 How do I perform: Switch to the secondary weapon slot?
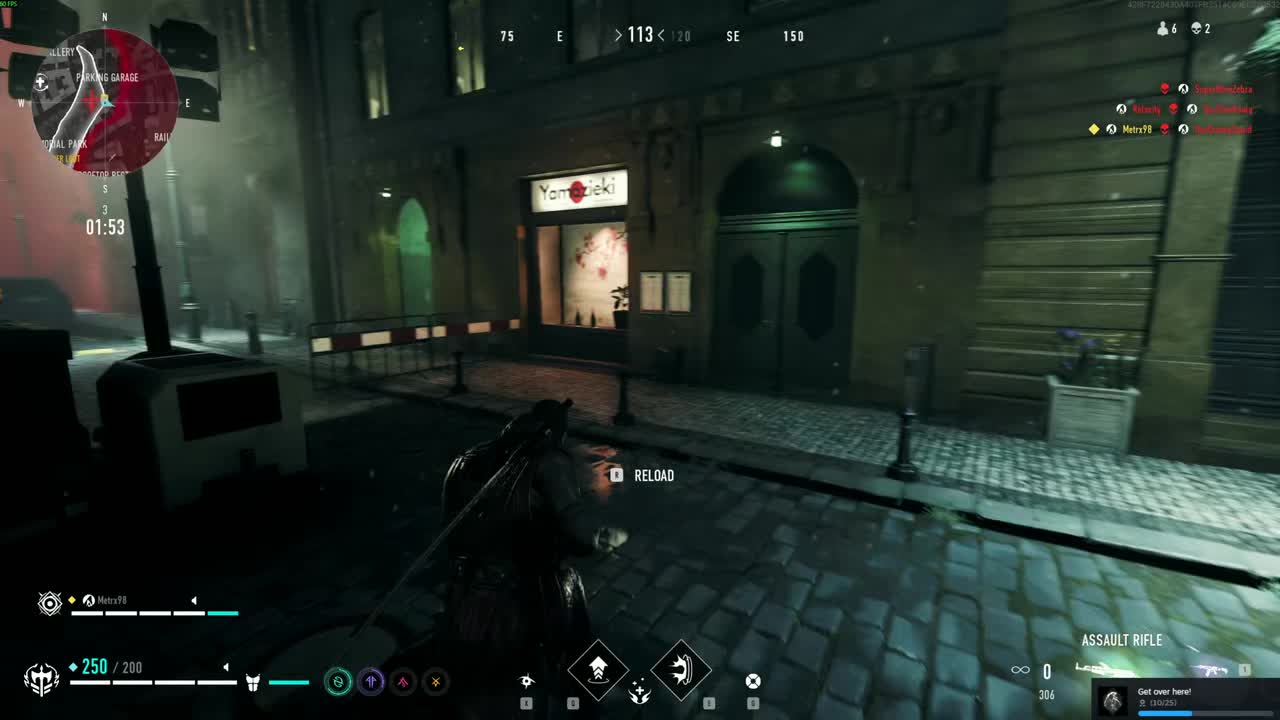pyautogui.click(x=1212, y=669)
